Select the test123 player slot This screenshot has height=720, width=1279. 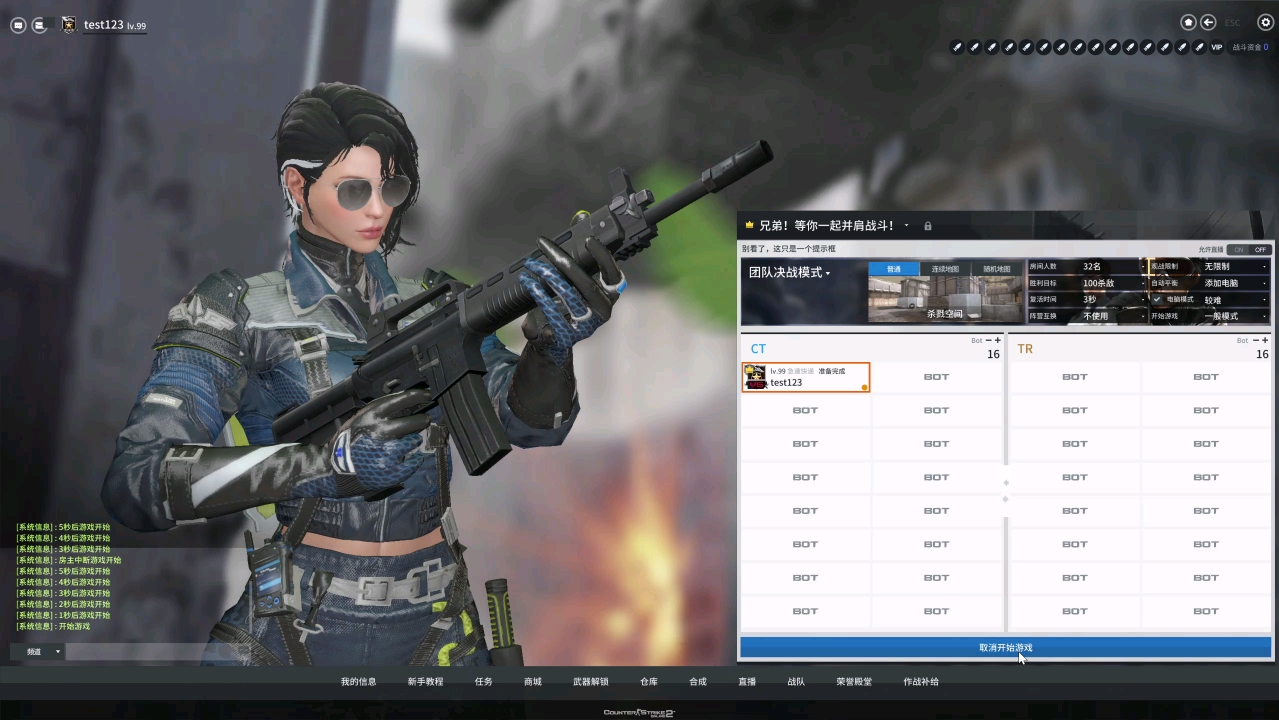(x=805, y=377)
